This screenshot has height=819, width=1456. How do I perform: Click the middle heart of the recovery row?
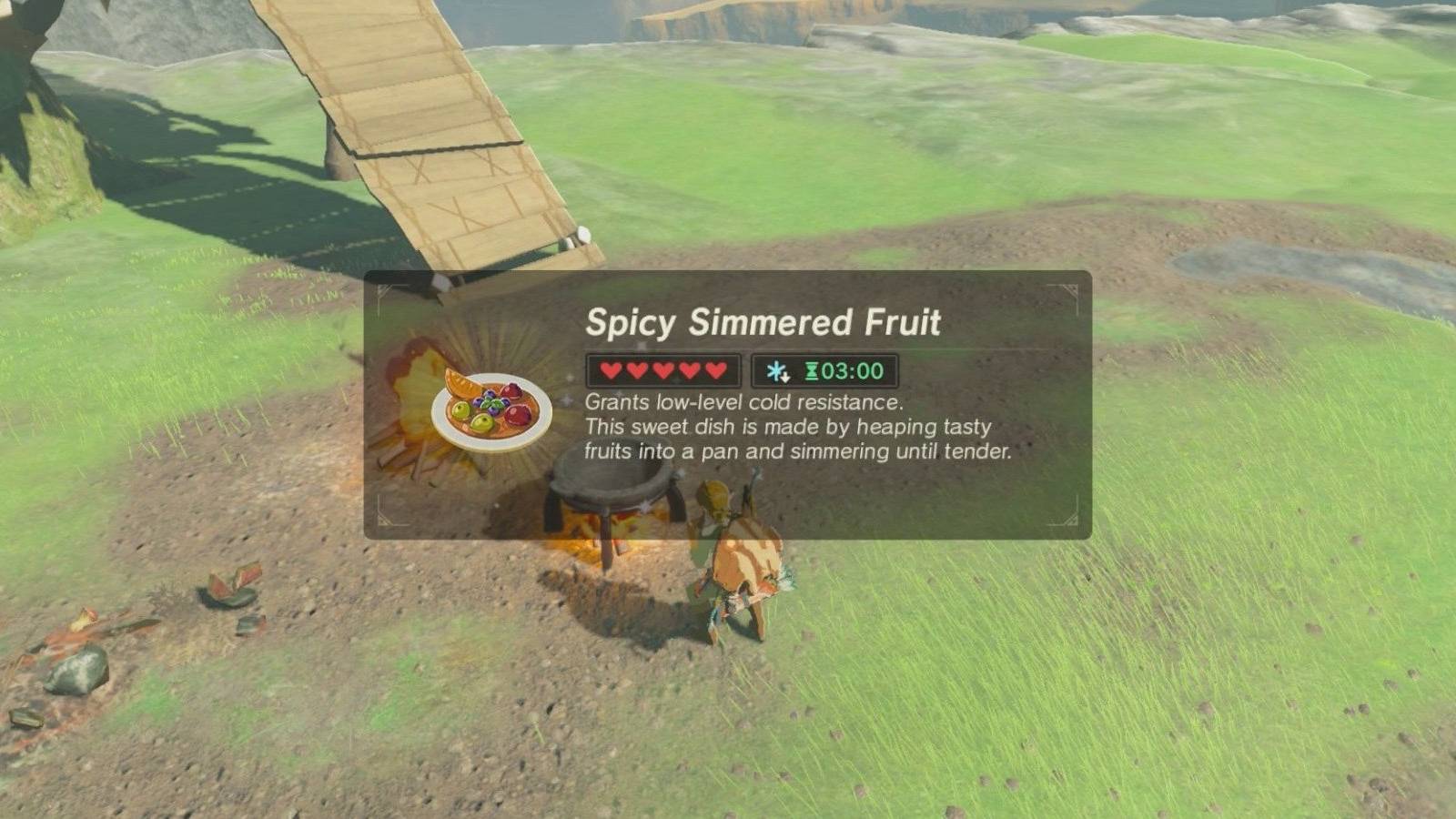[662, 370]
